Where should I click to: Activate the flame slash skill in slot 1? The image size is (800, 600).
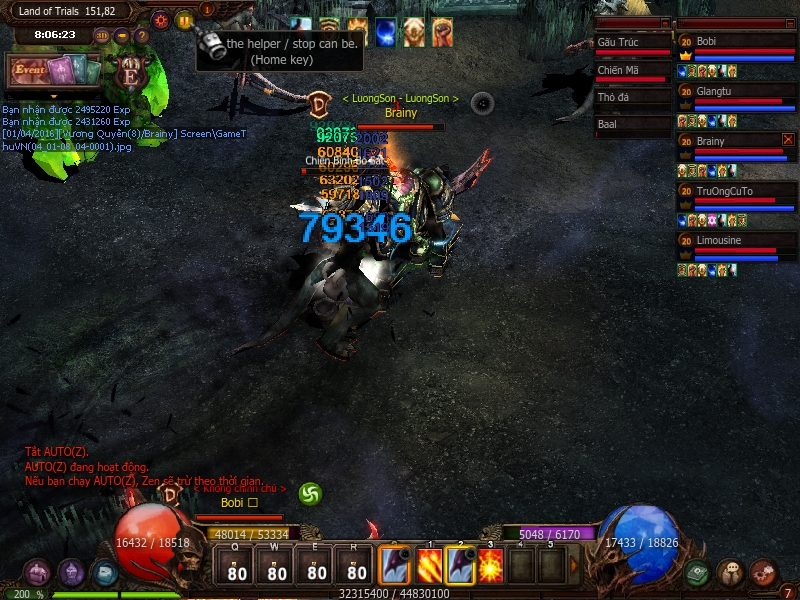(x=430, y=565)
